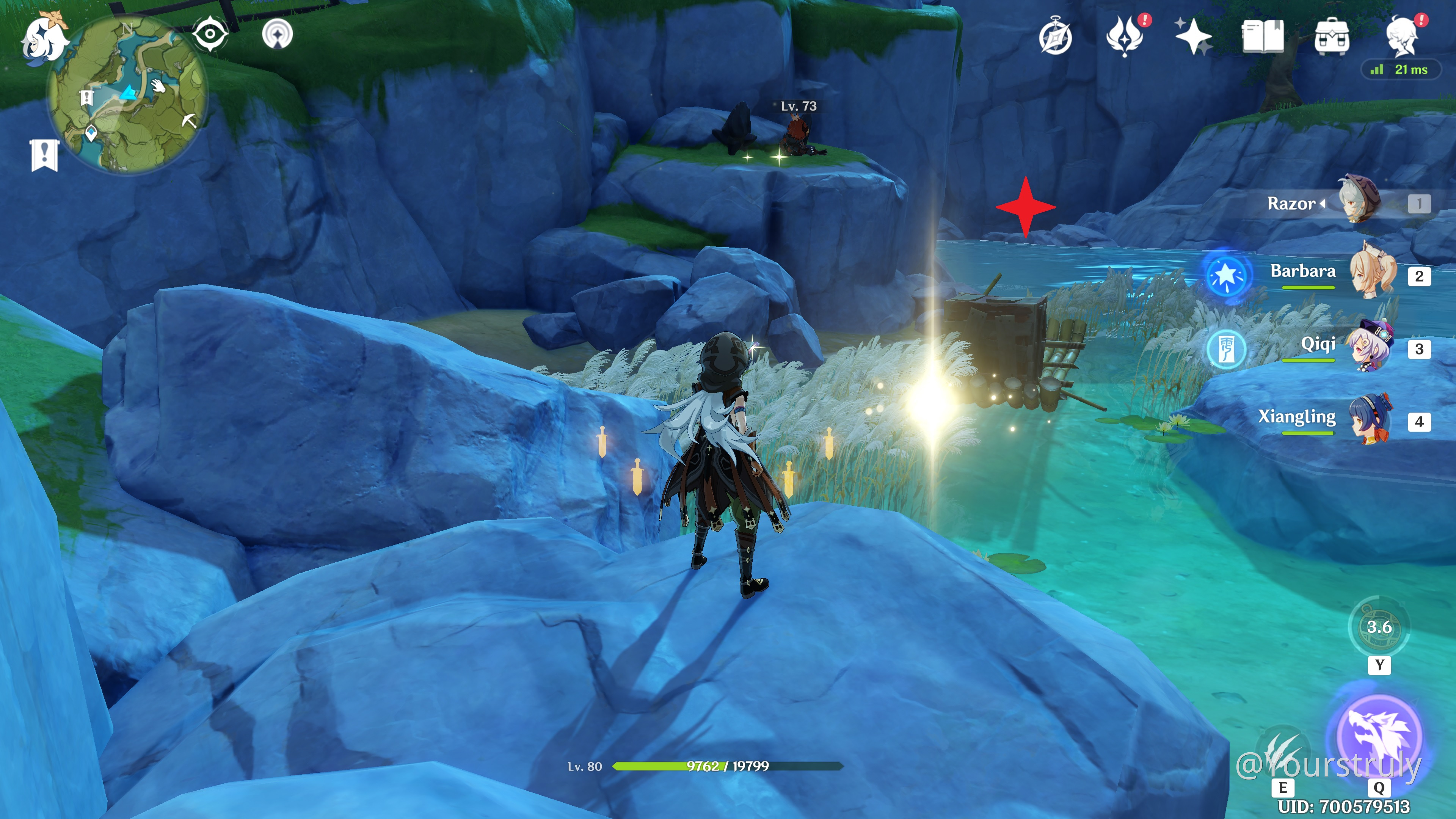The image size is (1456, 819).
Task: Open the quest banner icon below the minimap
Action: coord(44,154)
